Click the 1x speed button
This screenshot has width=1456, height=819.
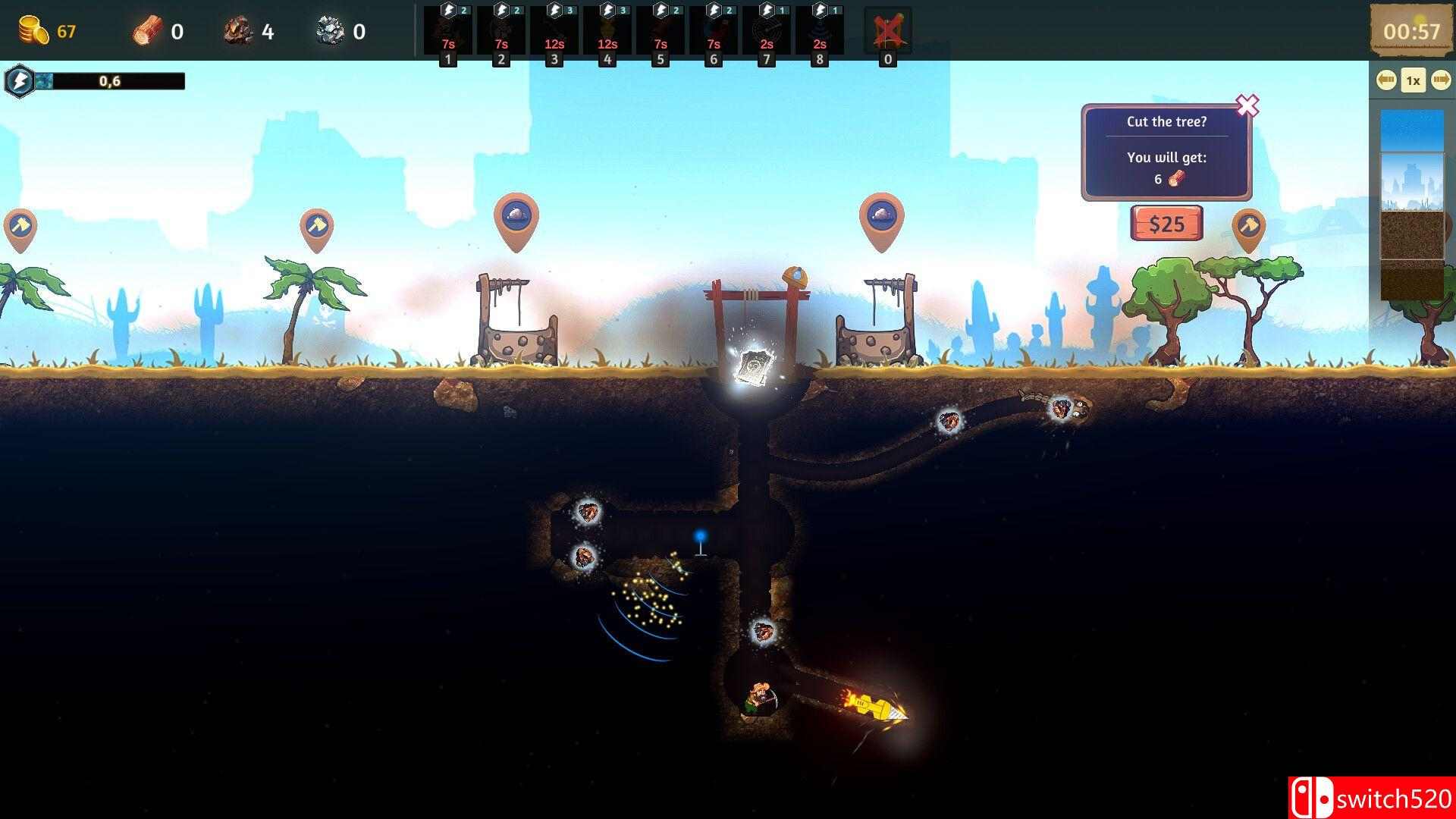tap(1412, 78)
